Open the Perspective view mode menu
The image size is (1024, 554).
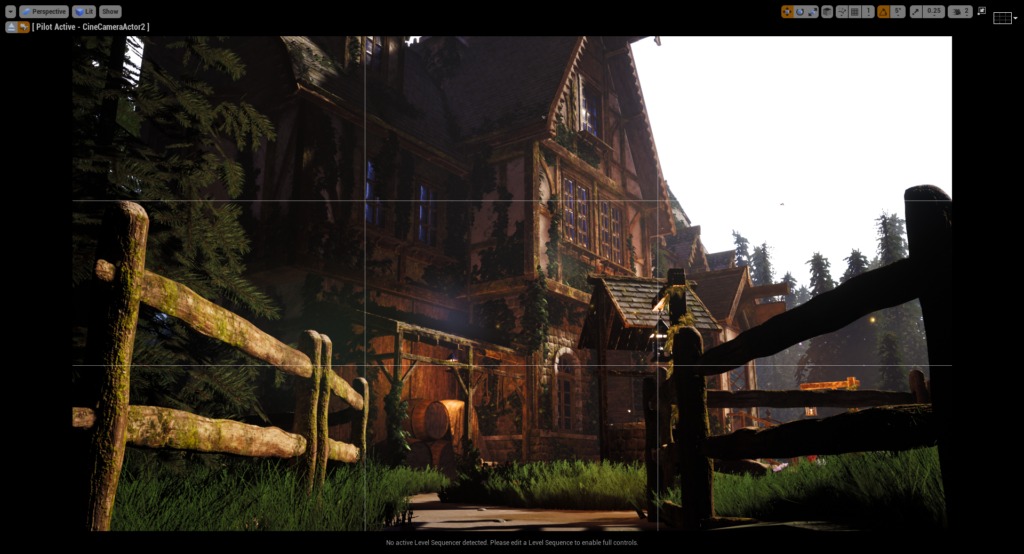pos(43,12)
